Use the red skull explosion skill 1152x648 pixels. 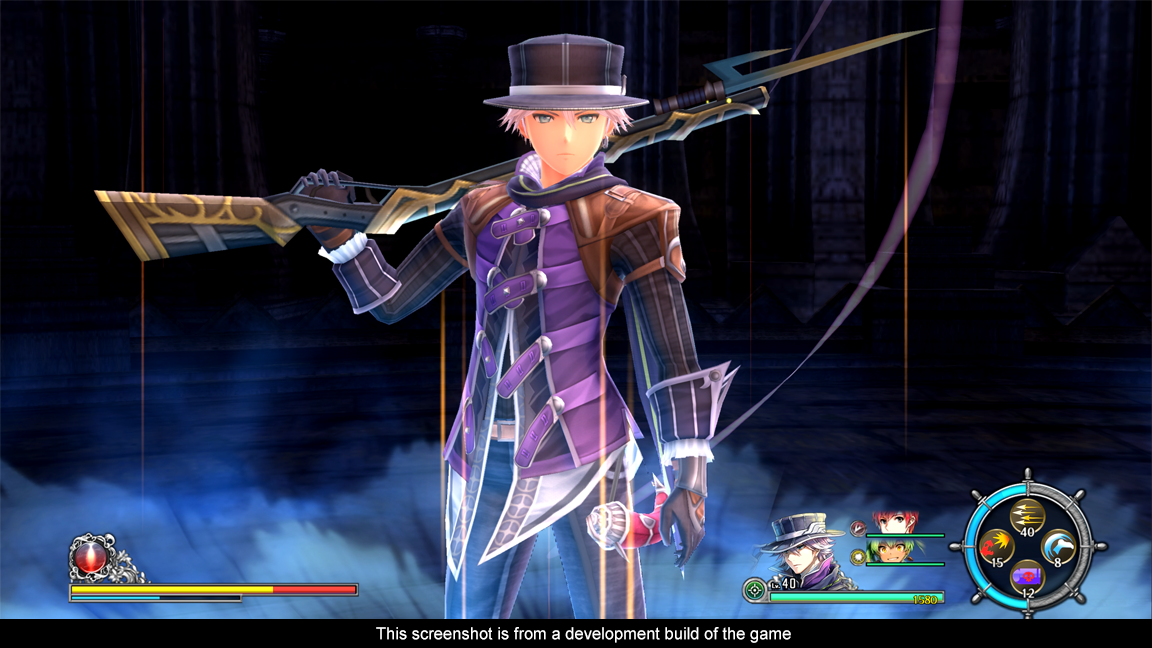(996, 547)
